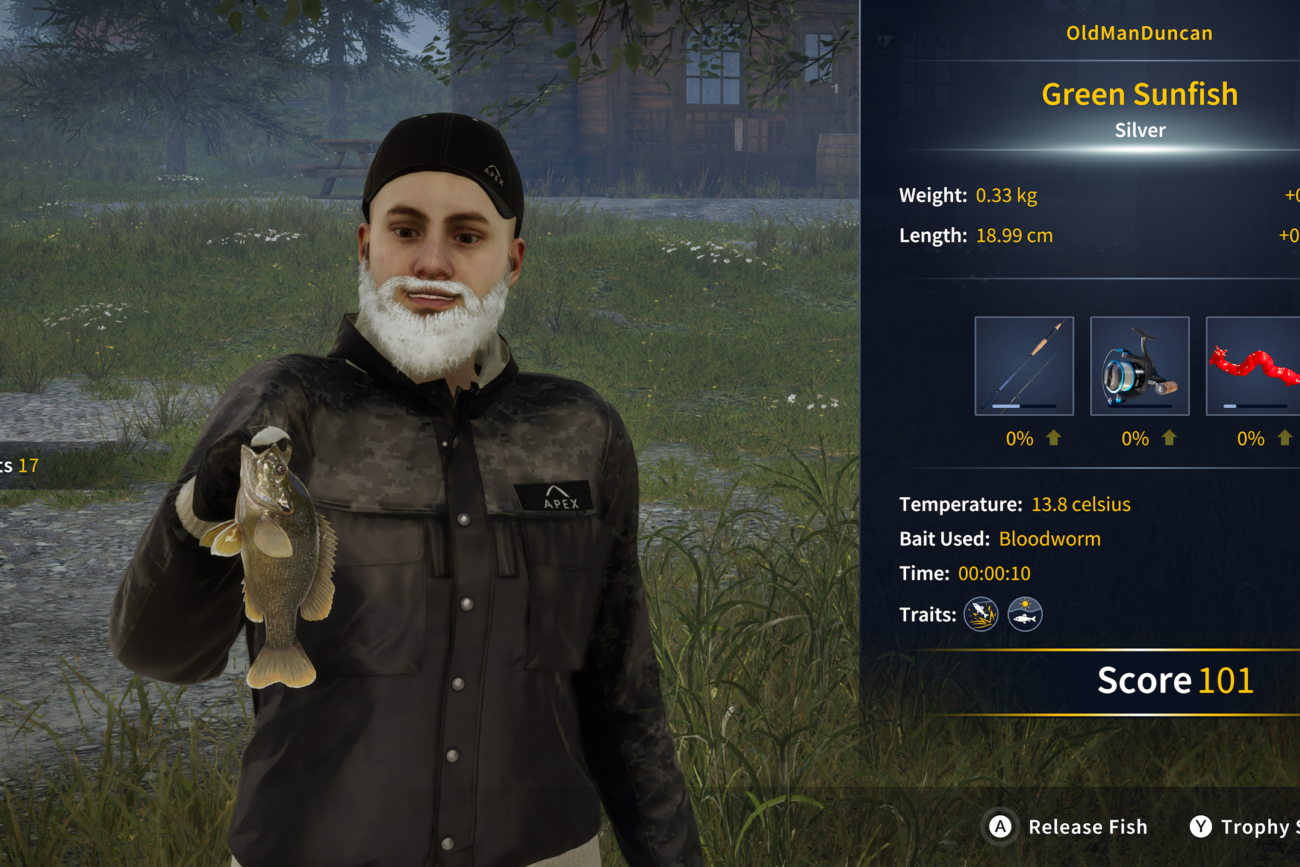The image size is (1300, 867).
Task: Select the spinning reel gear slot
Action: [1139, 366]
